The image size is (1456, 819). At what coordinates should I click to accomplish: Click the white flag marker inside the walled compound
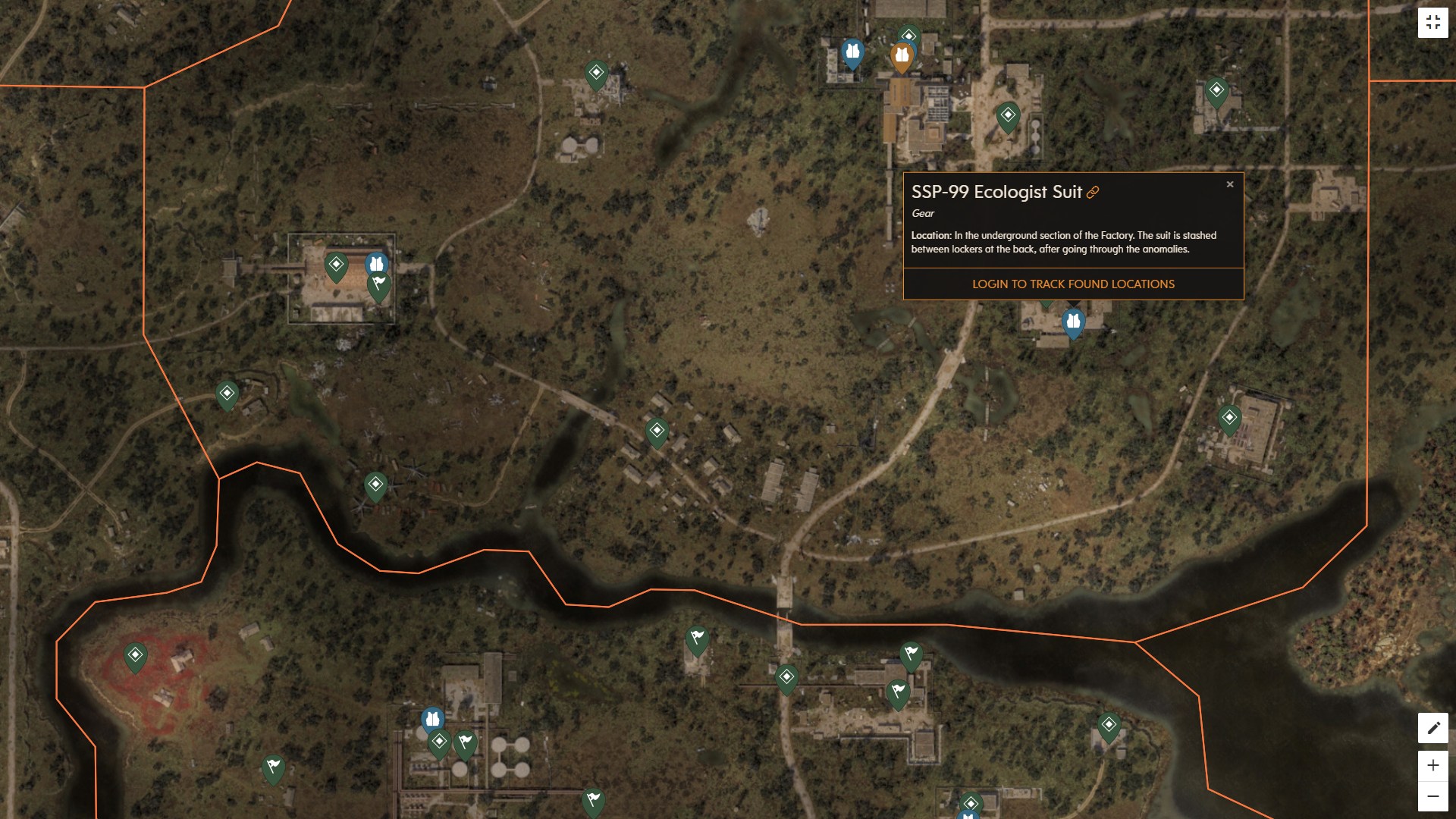(x=378, y=284)
